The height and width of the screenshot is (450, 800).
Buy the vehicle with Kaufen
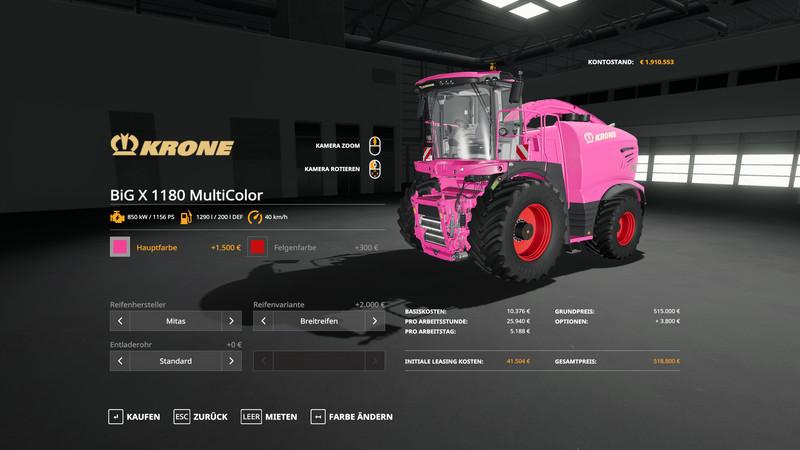(x=134, y=416)
